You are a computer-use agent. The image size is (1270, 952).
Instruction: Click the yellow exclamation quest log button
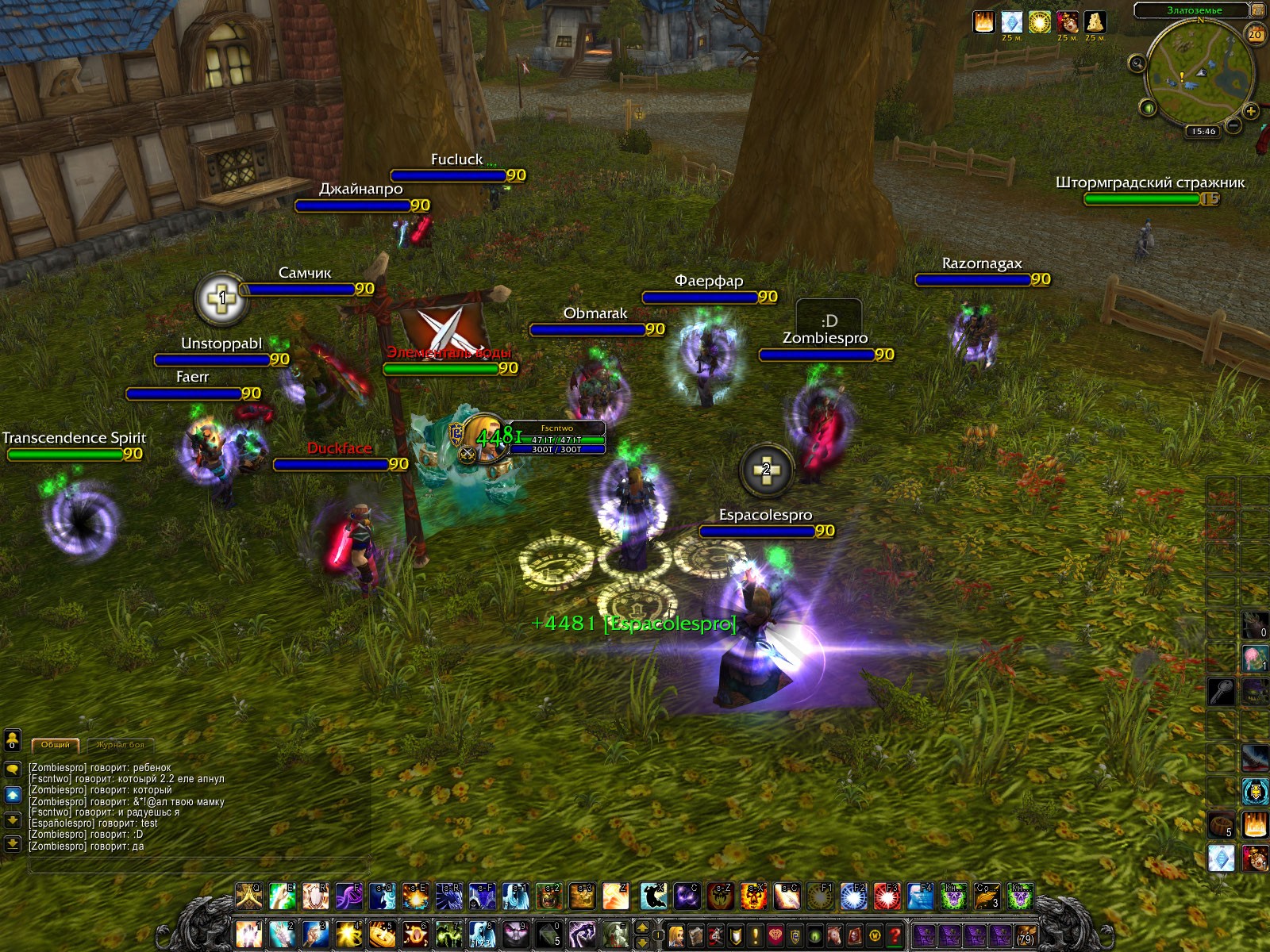click(x=756, y=935)
